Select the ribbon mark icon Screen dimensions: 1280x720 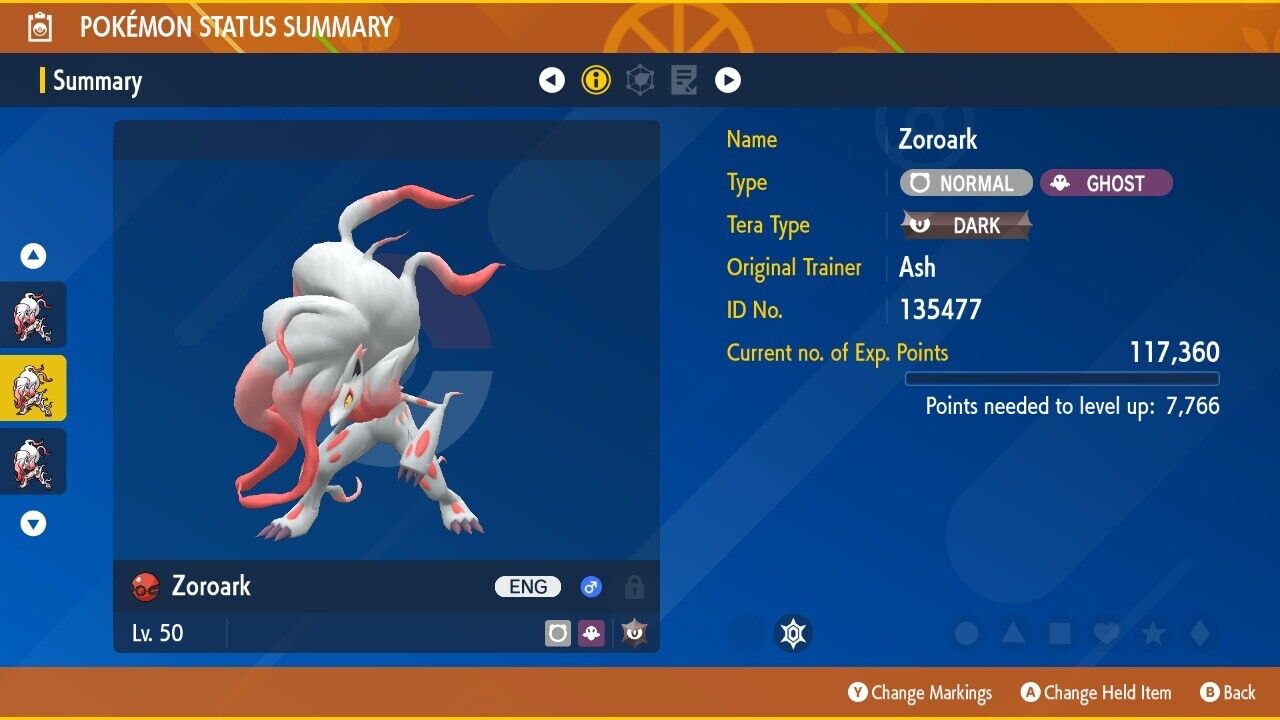click(x=794, y=634)
